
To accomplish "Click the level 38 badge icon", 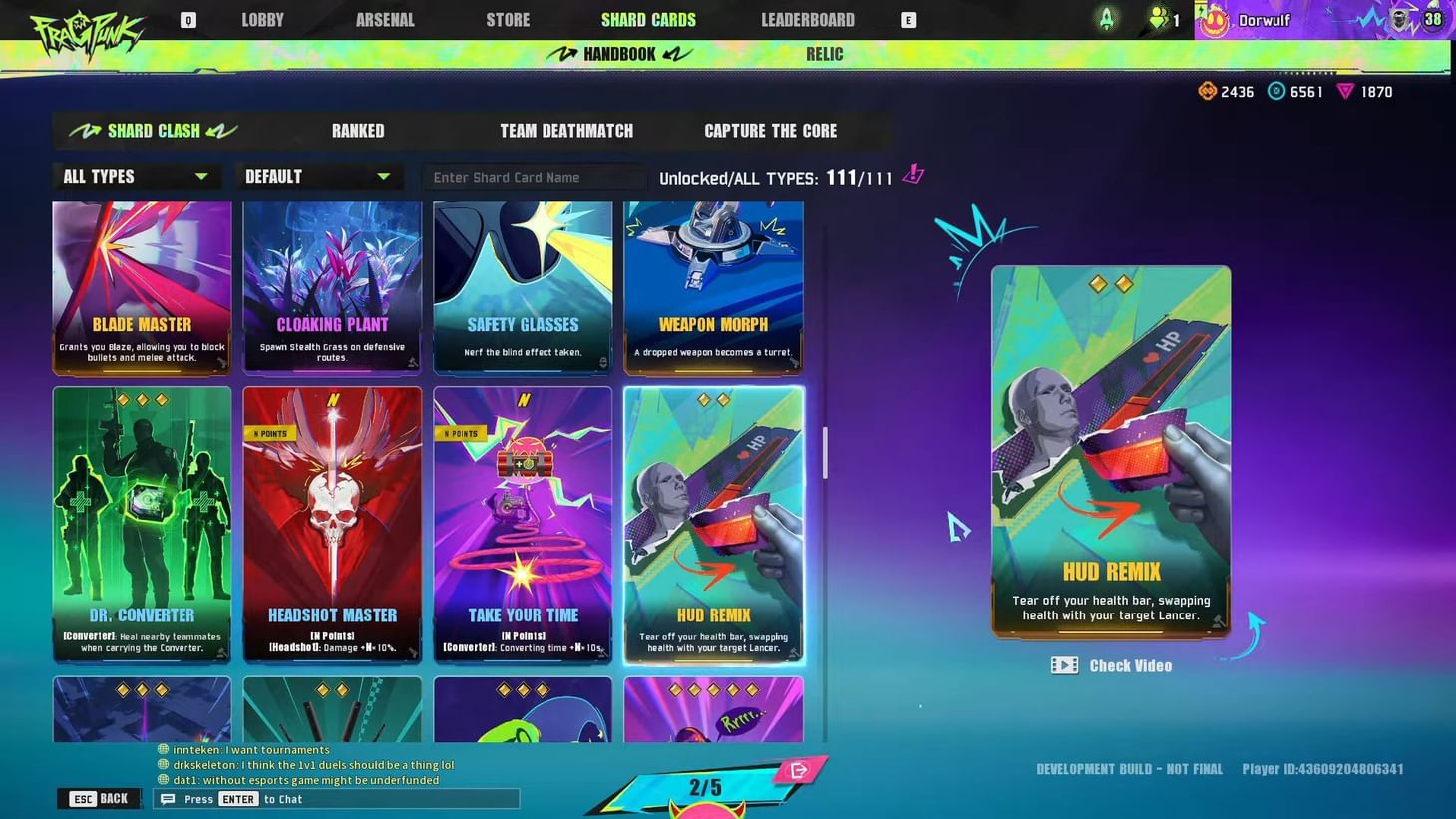I will (1433, 18).
